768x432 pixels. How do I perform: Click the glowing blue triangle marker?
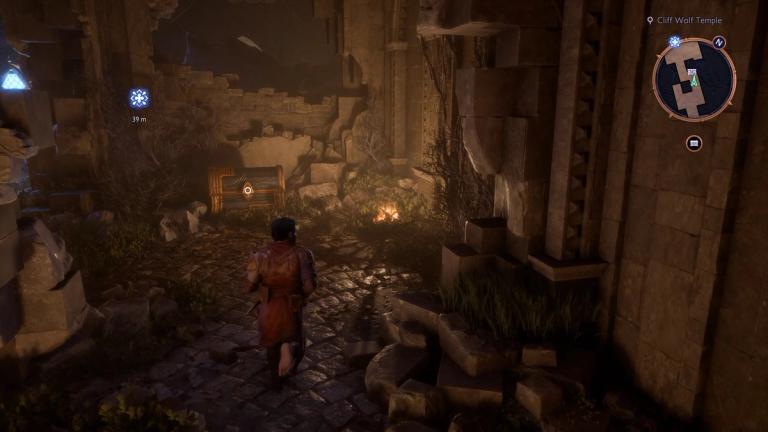pyautogui.click(x=13, y=80)
